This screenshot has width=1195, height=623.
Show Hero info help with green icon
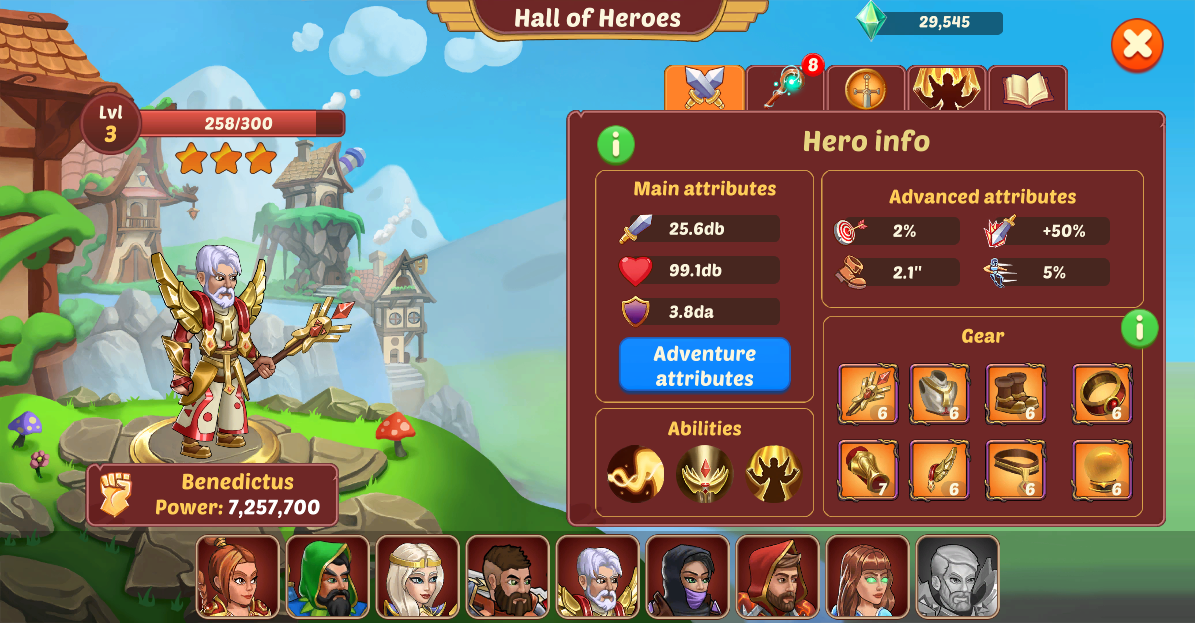click(616, 145)
